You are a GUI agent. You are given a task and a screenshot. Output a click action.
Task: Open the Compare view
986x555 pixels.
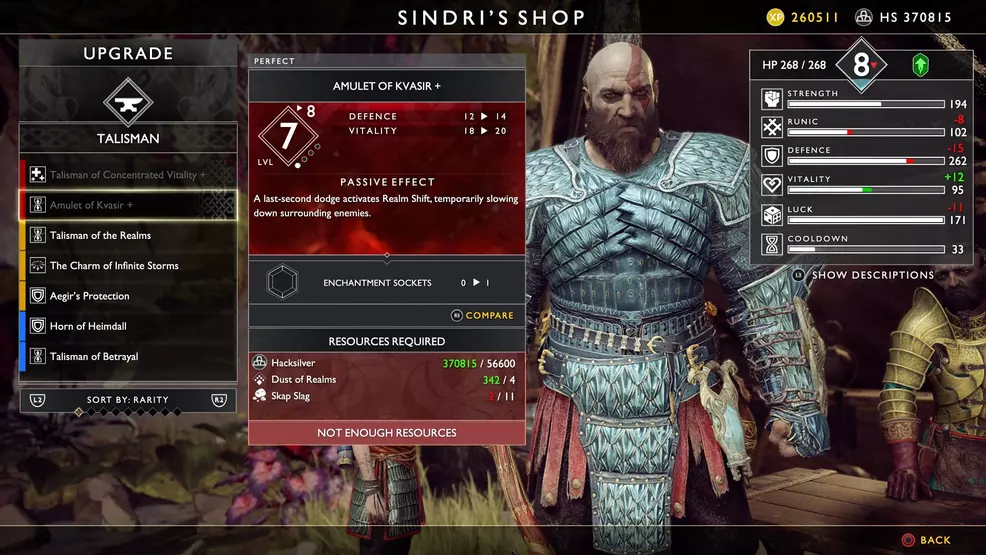tap(482, 316)
